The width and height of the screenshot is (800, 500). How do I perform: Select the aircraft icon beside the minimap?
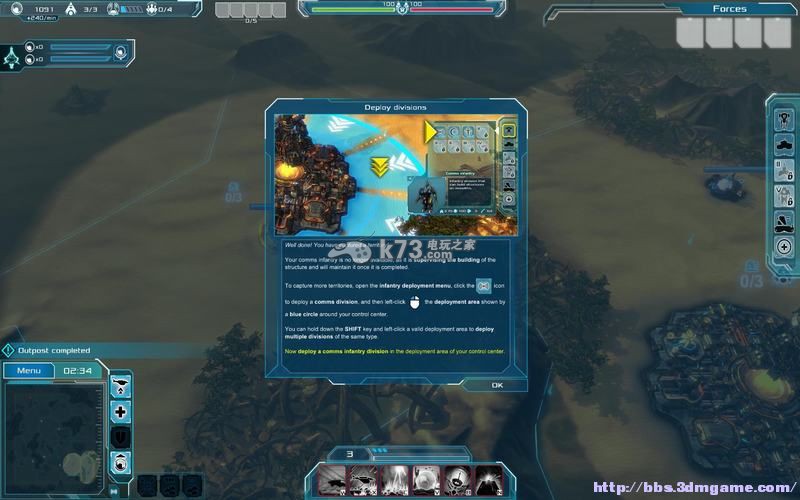pos(121,385)
